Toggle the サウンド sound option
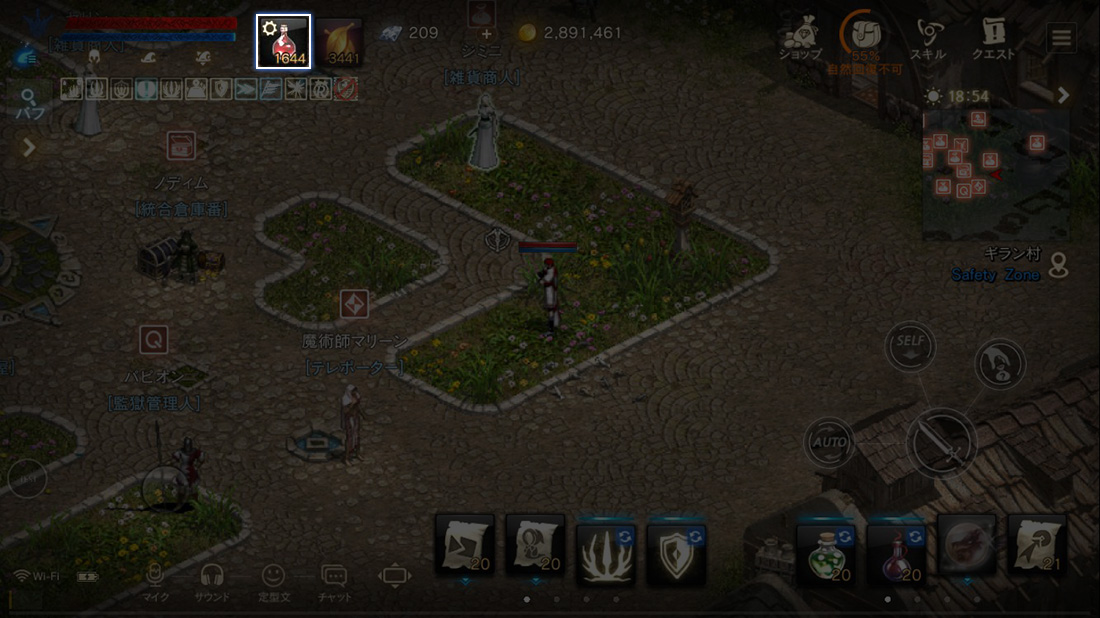This screenshot has height=618, width=1100. [212, 581]
